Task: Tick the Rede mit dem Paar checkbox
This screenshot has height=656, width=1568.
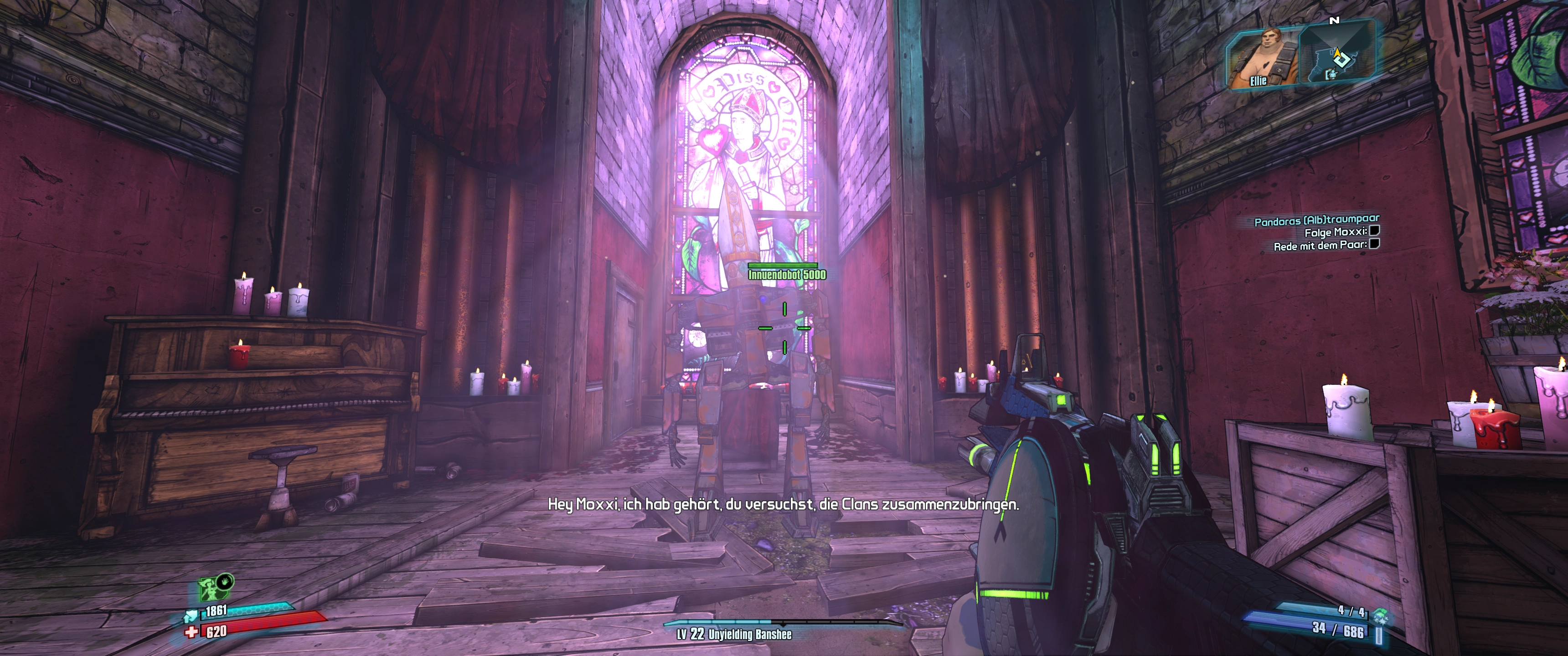Action: [x=1374, y=244]
